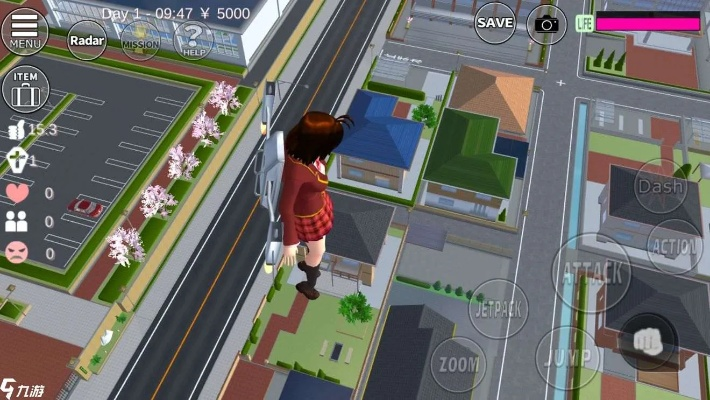Open the ITEM bag
Screen dimensions: 710x400
click(x=25, y=90)
